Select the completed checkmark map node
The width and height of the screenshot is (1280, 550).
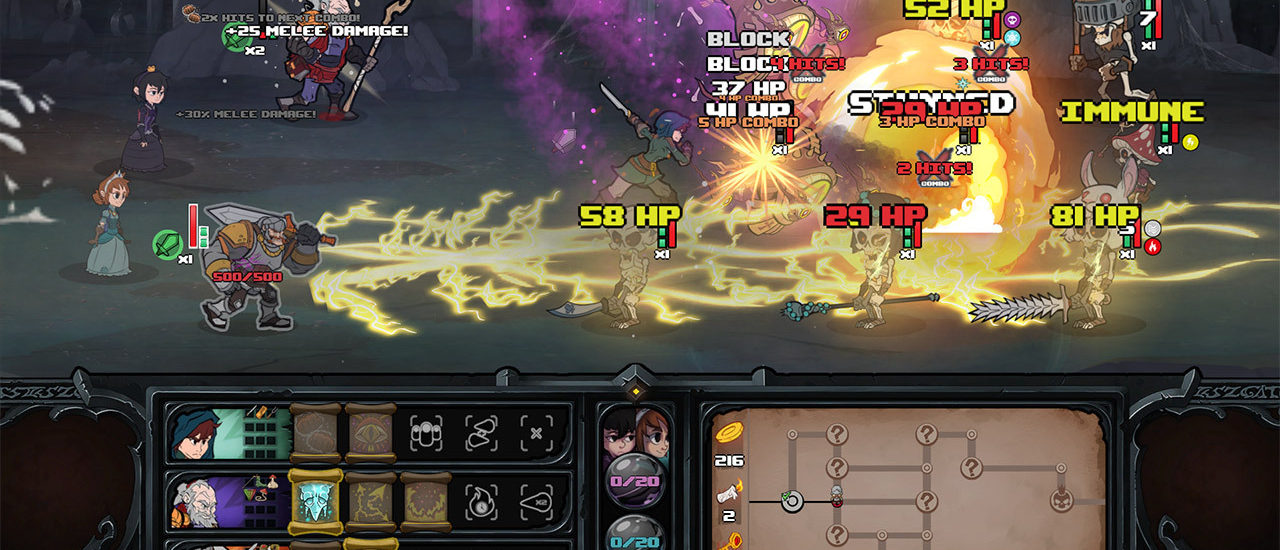pyautogui.click(x=792, y=500)
